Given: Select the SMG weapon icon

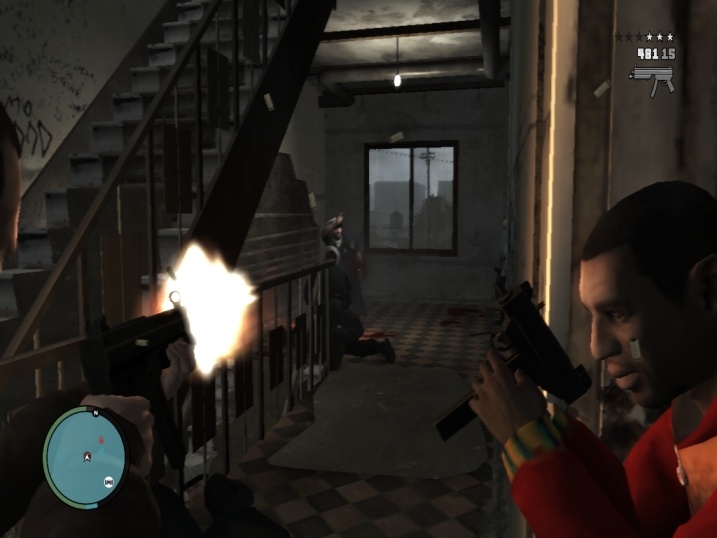Looking at the screenshot, I should [x=652, y=77].
